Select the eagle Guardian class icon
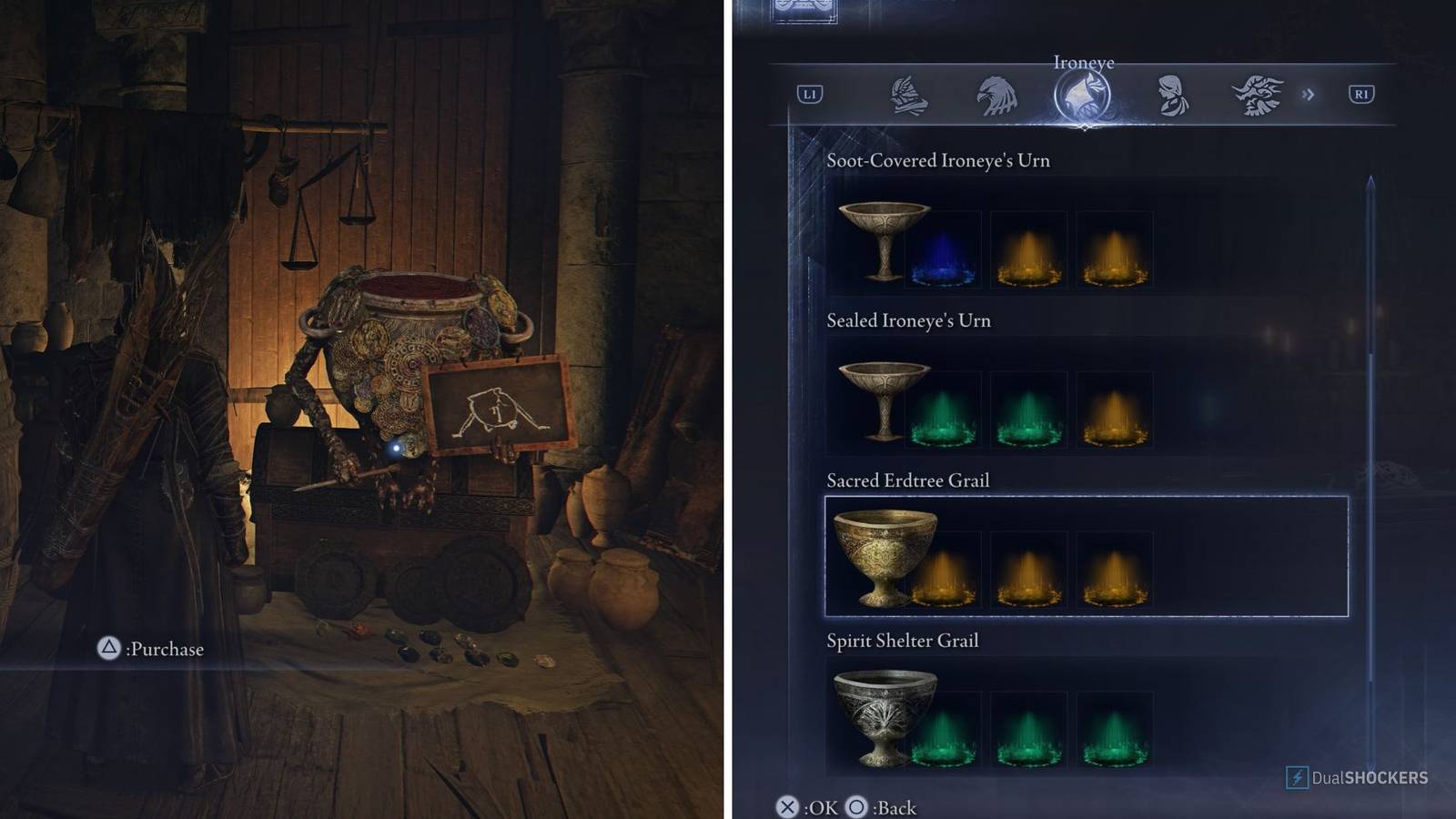The width and height of the screenshot is (1456, 819). (x=998, y=94)
